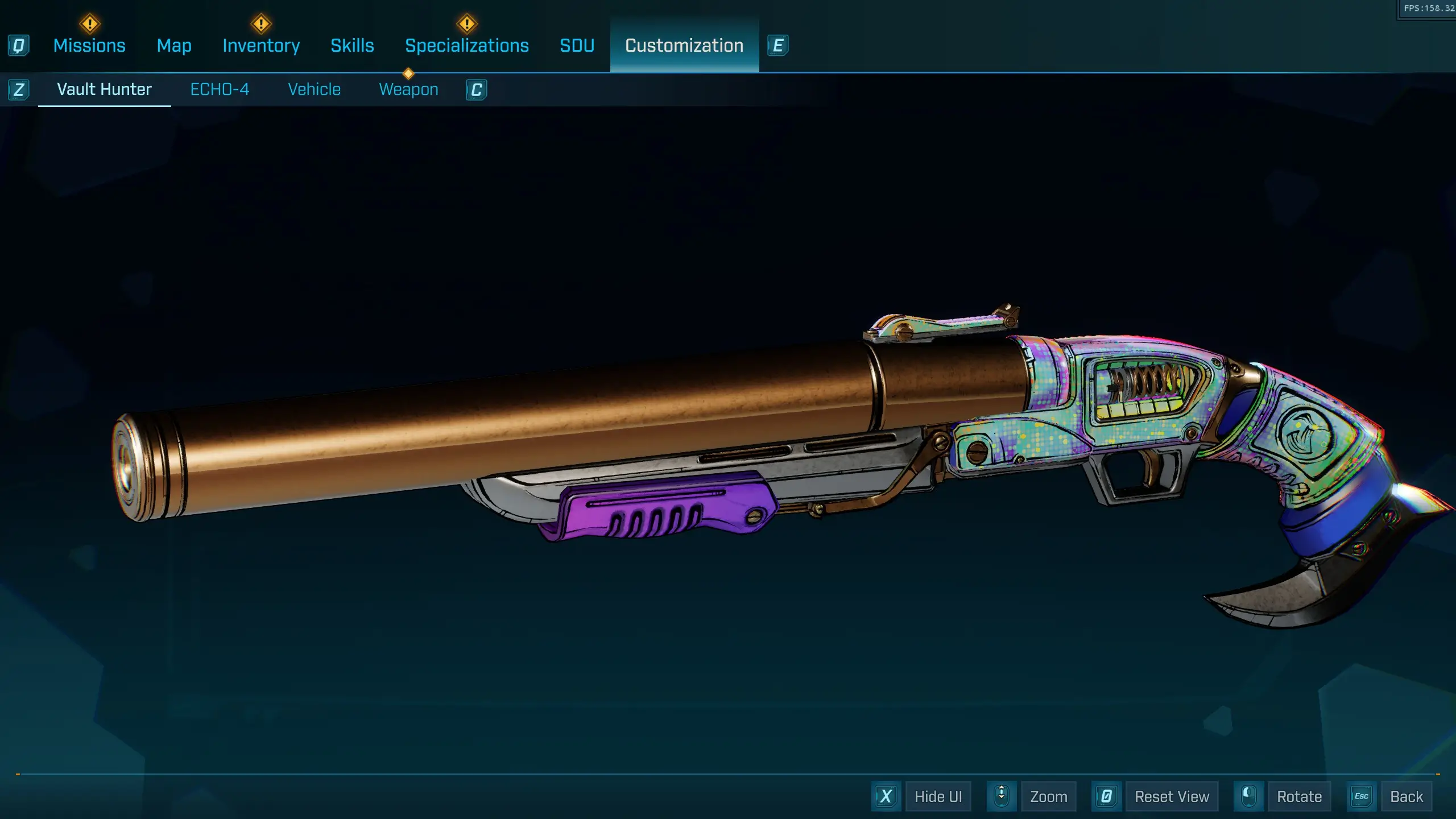The width and height of the screenshot is (1456, 819).
Task: Click the warning icon above Missions
Action: pos(89,23)
